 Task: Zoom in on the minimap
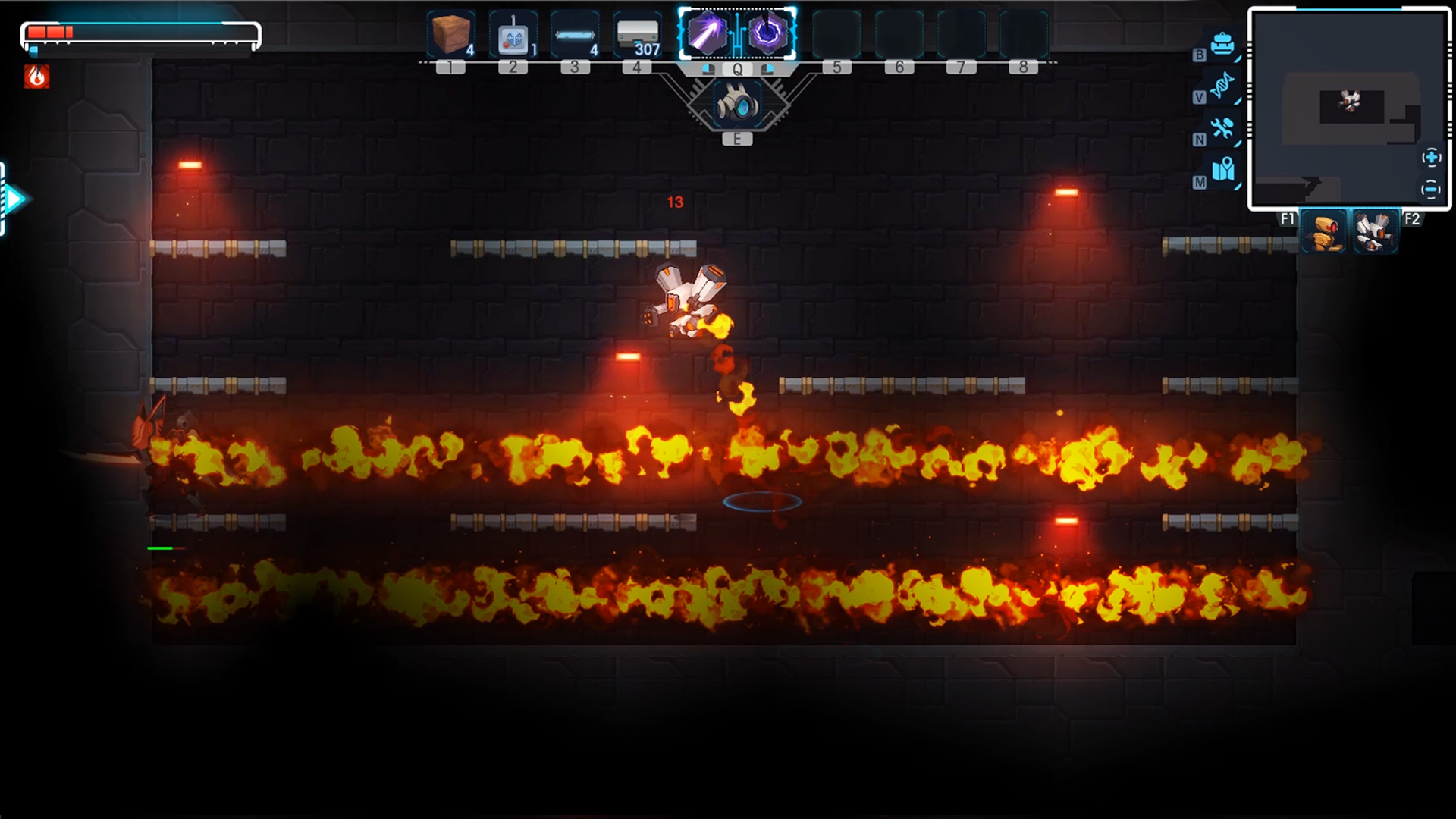1432,158
